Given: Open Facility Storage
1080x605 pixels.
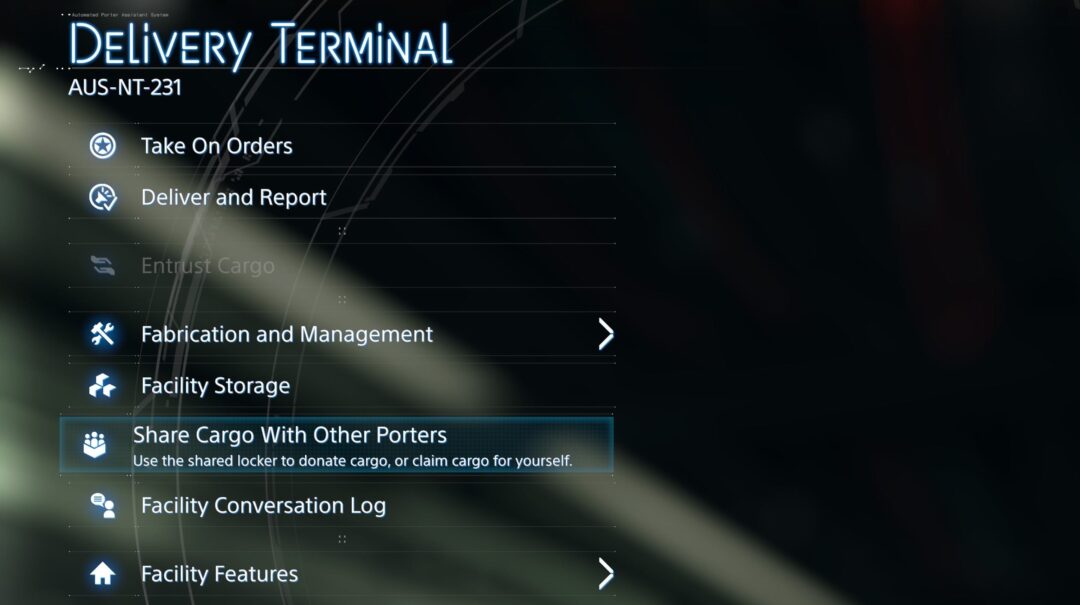Looking at the screenshot, I should pyautogui.click(x=216, y=386).
